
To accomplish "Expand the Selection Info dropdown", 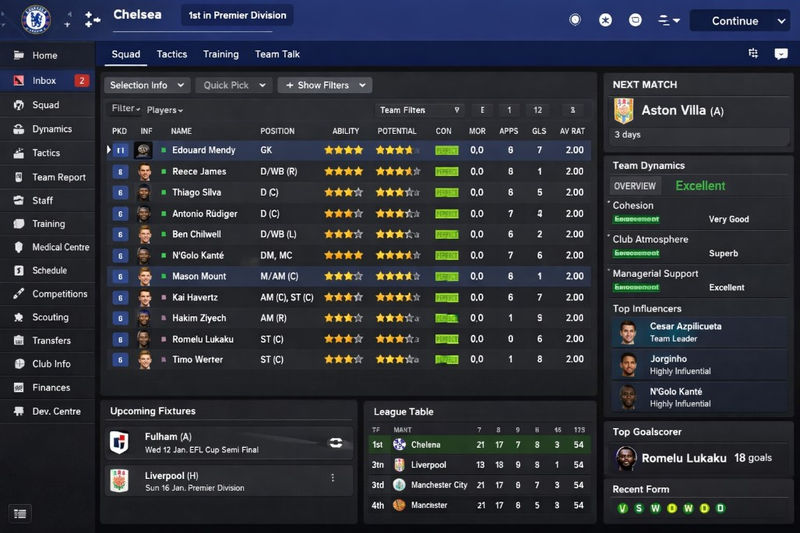I will click(x=147, y=86).
